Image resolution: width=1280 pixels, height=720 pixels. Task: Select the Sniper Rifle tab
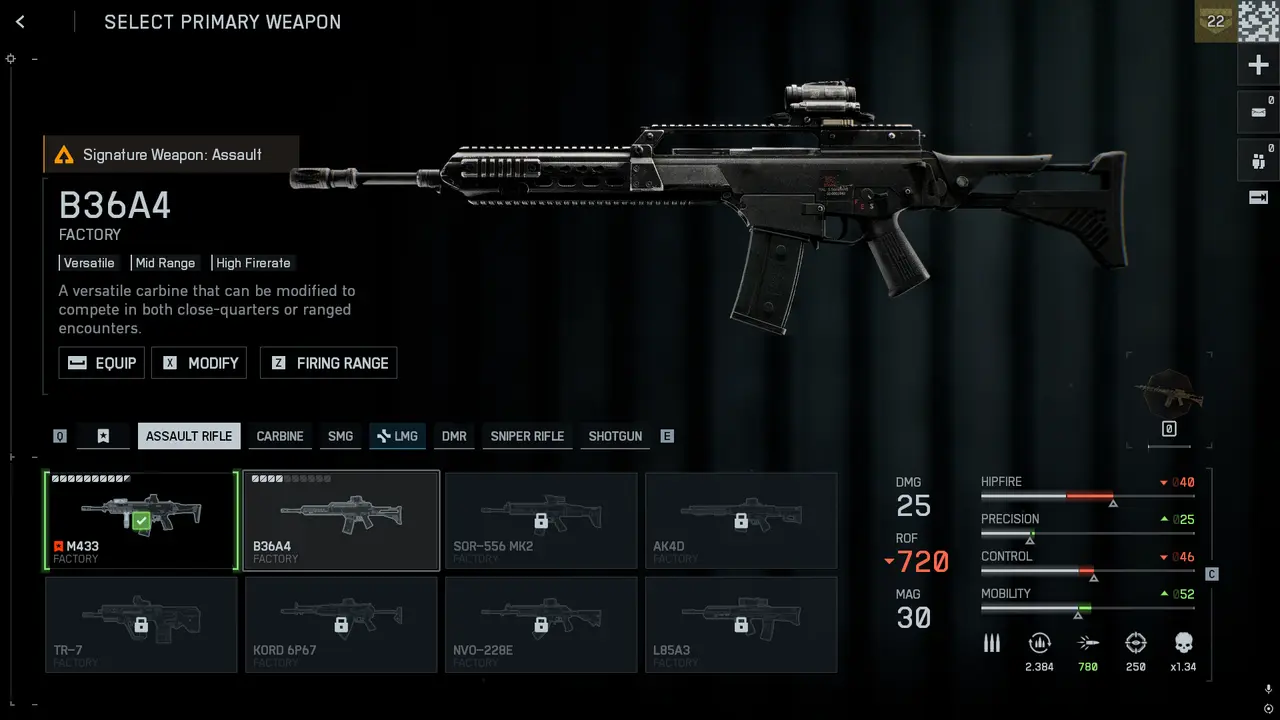pyautogui.click(x=527, y=436)
